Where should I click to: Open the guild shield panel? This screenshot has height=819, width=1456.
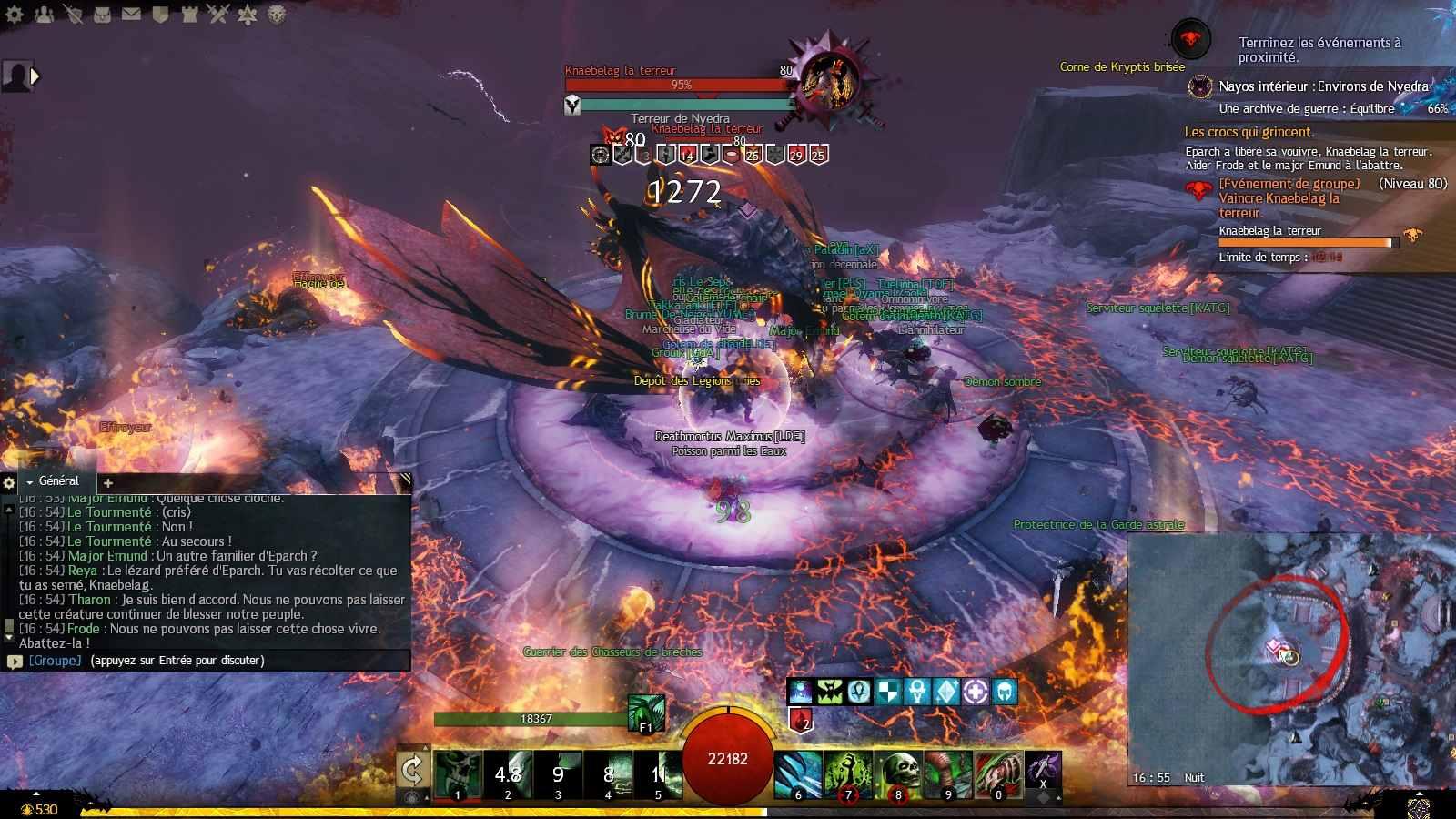[x=160, y=14]
